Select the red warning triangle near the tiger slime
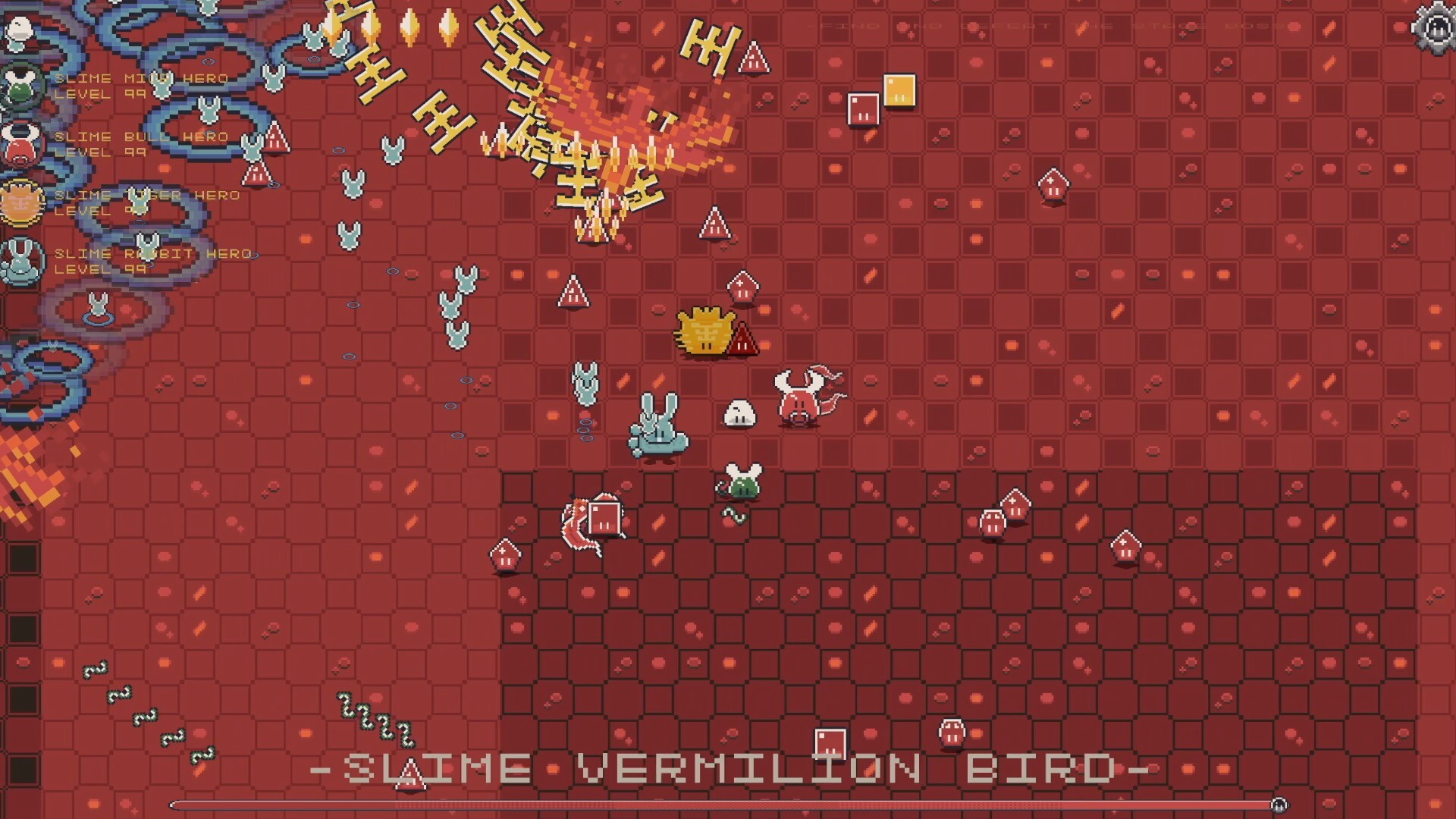1456x819 pixels. (x=742, y=340)
